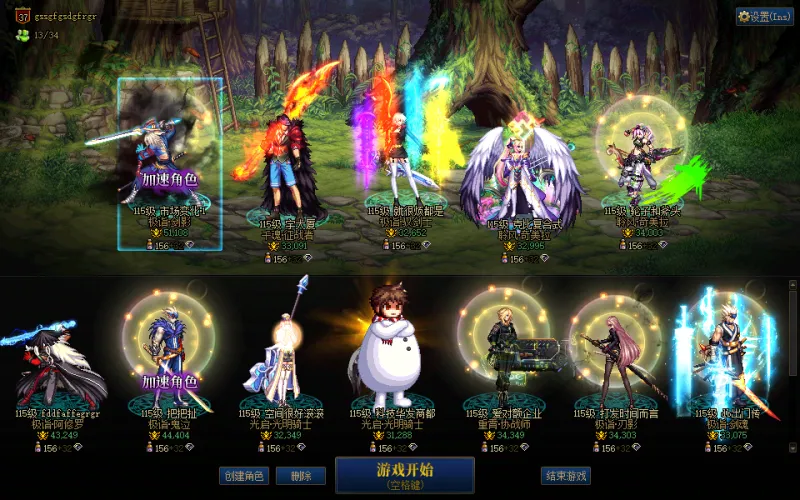Open the 创建角色 create character button
Image resolution: width=800 pixels, height=500 pixels.
point(244,476)
